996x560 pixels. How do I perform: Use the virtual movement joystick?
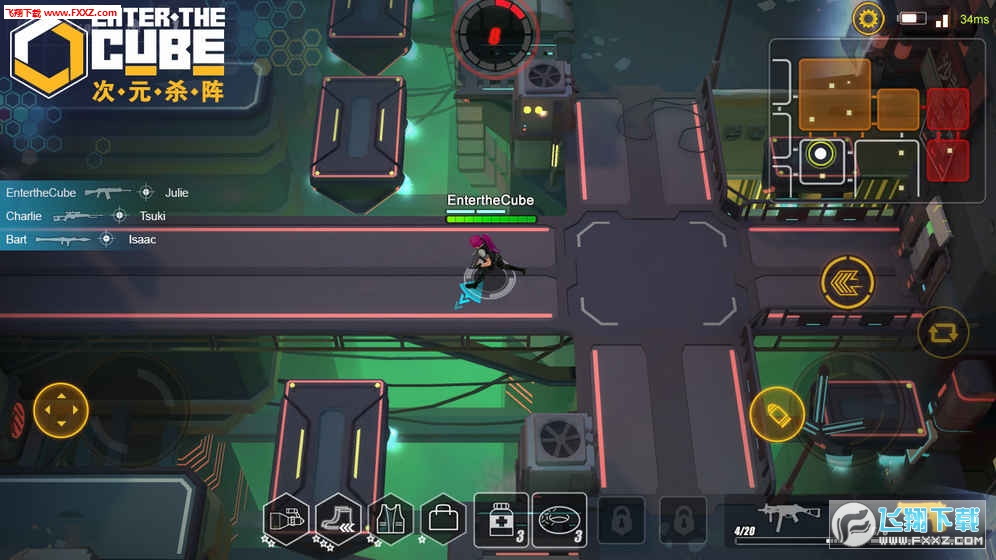pos(61,410)
